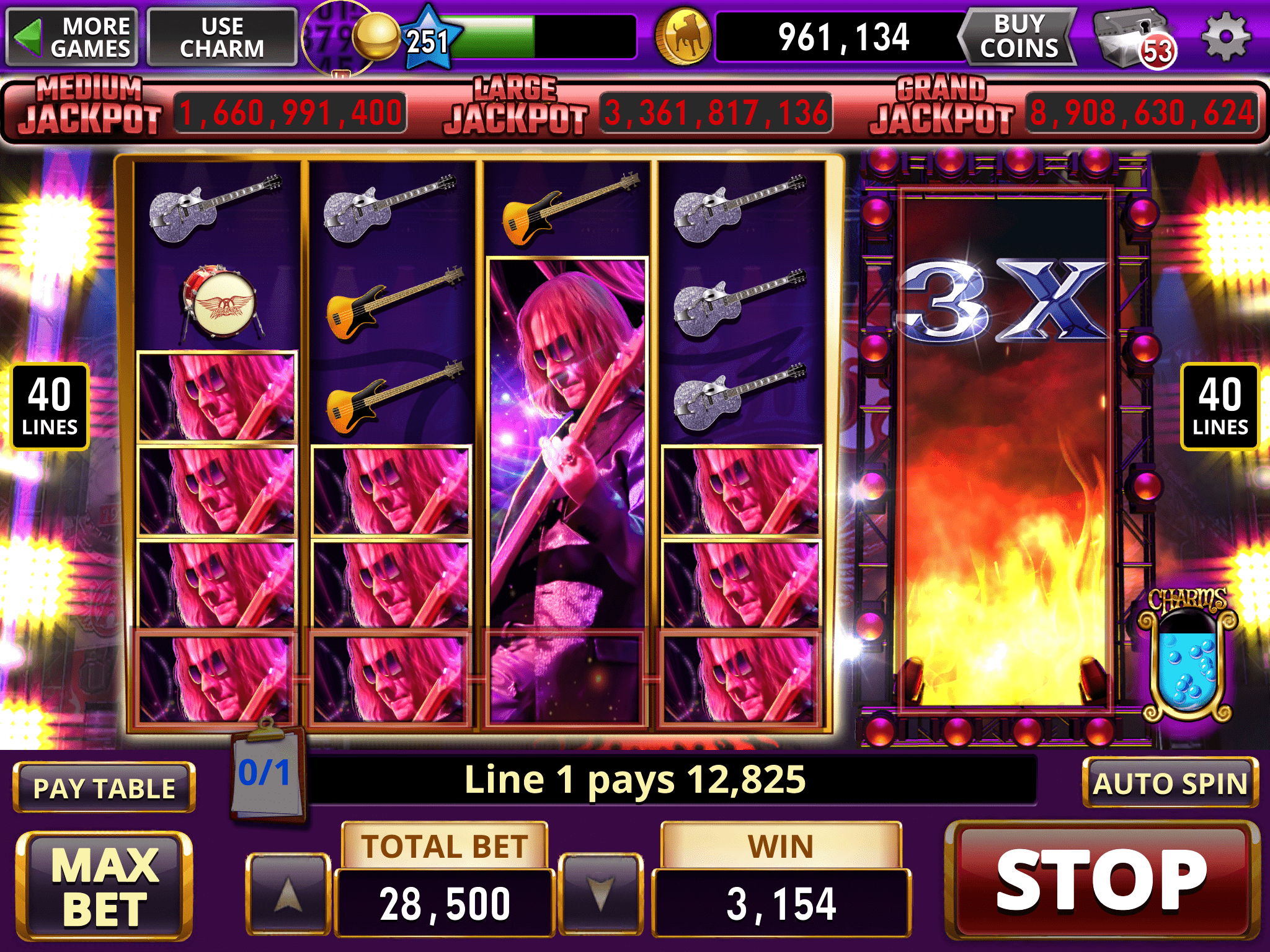The width and height of the screenshot is (1270, 952).
Task: Go back to More Games
Action: [72, 37]
